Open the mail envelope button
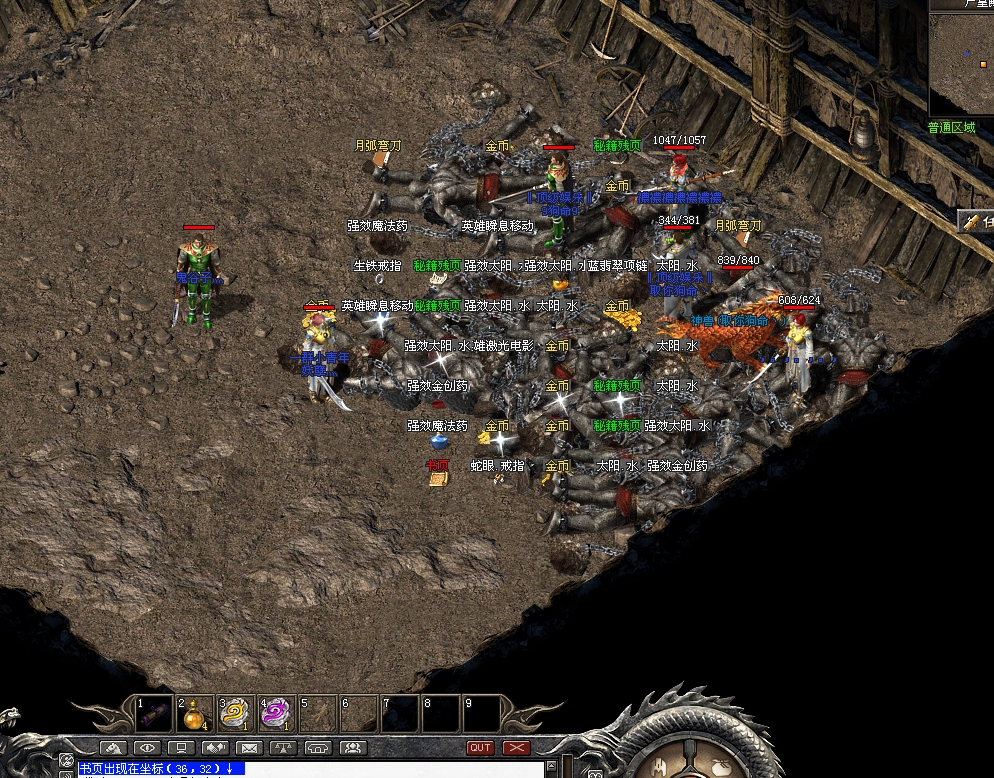The height and width of the screenshot is (778, 994). coord(249,747)
